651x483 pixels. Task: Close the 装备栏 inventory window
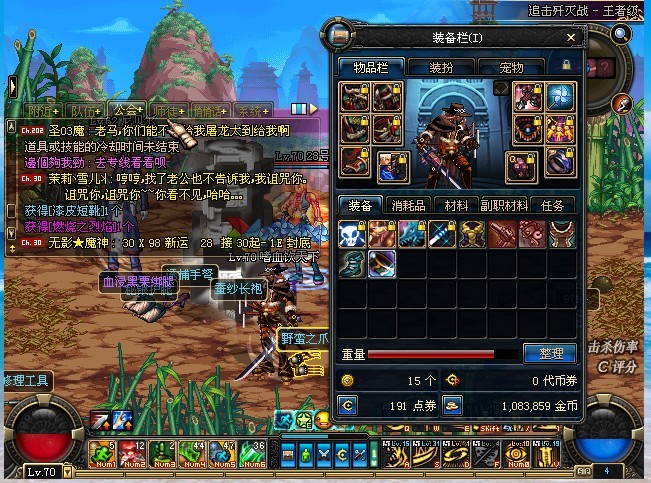tap(573, 38)
